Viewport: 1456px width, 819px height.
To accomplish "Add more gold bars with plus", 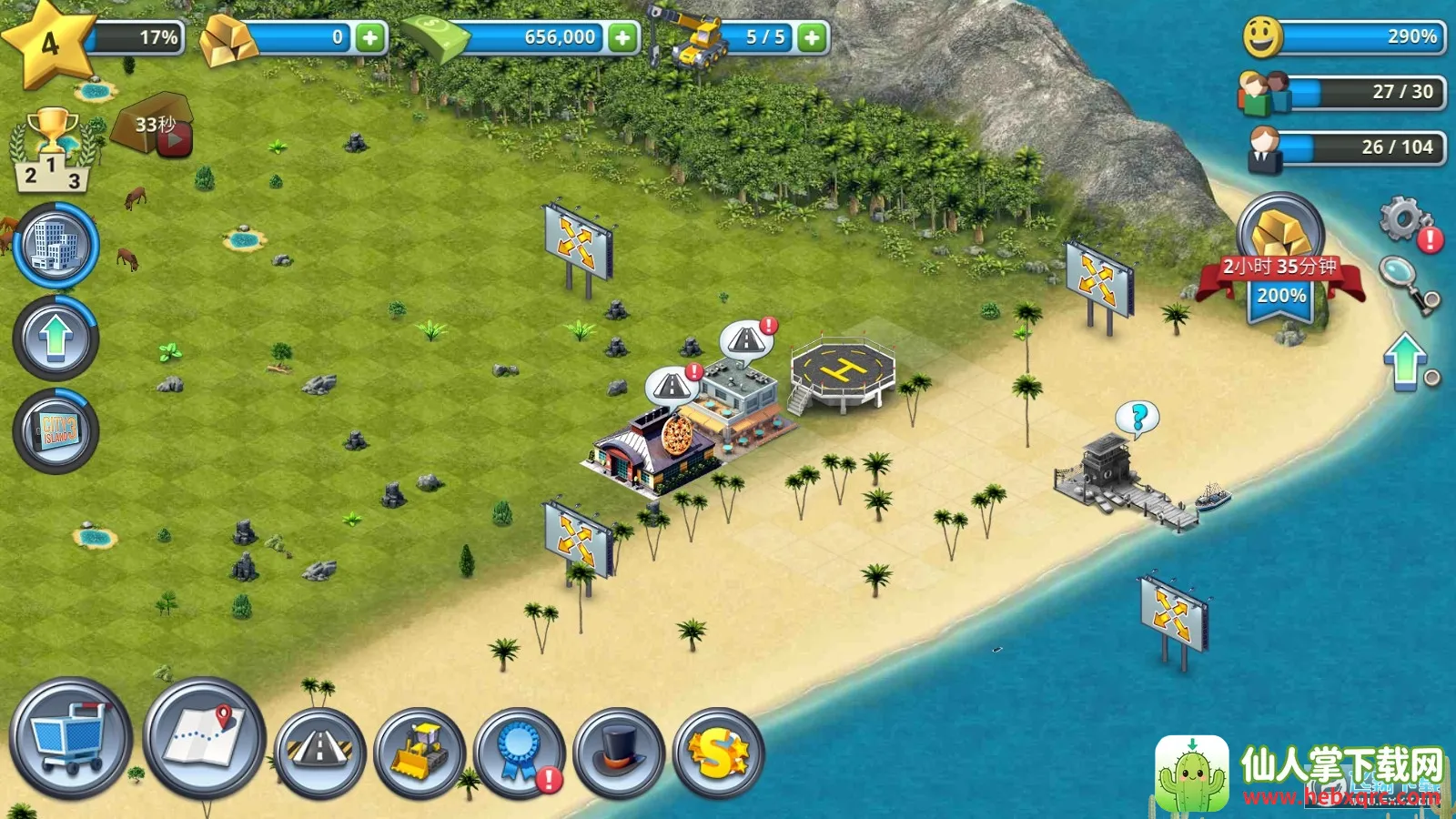I will point(369,38).
